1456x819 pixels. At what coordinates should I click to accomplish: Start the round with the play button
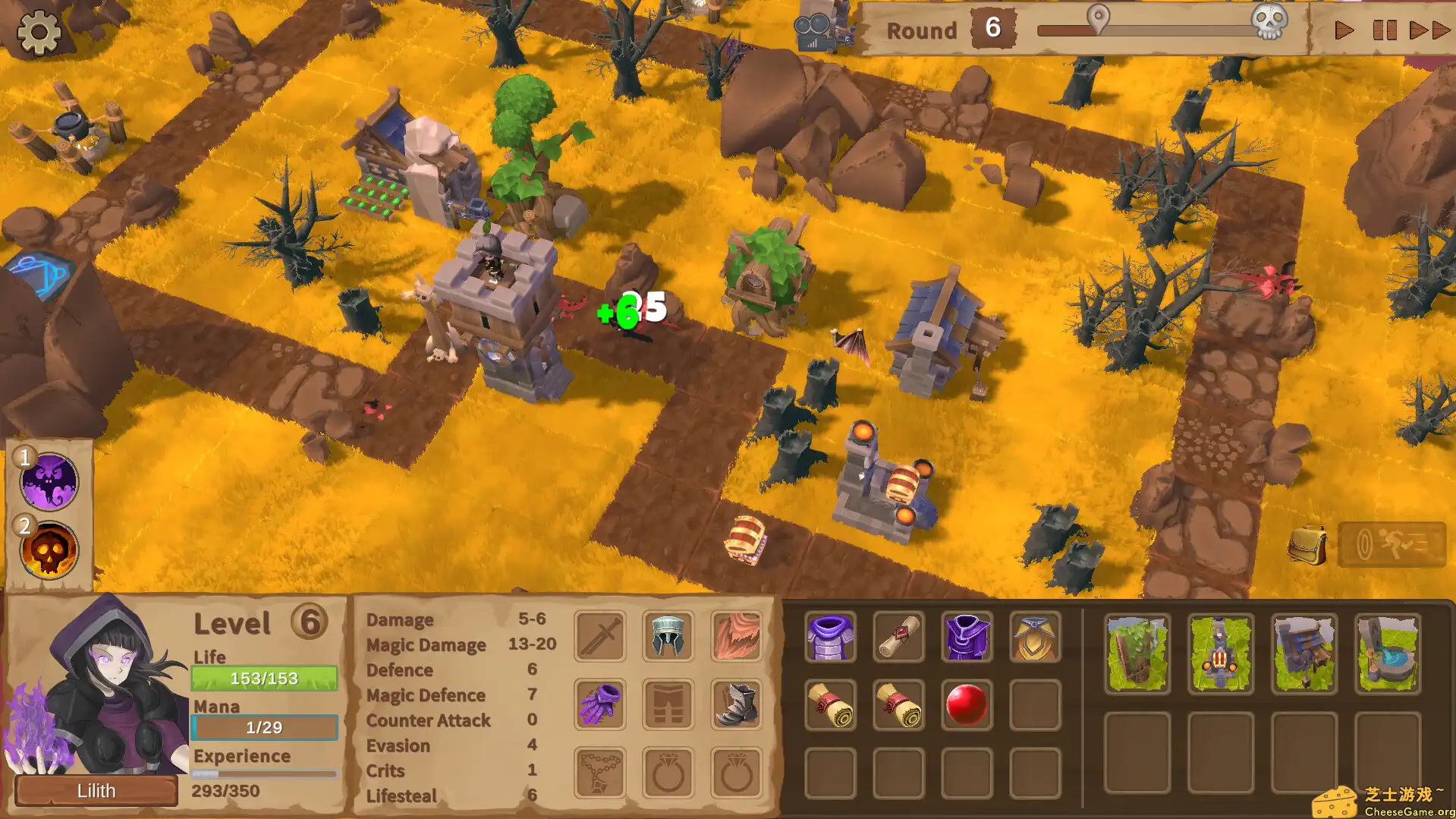coord(1344,31)
